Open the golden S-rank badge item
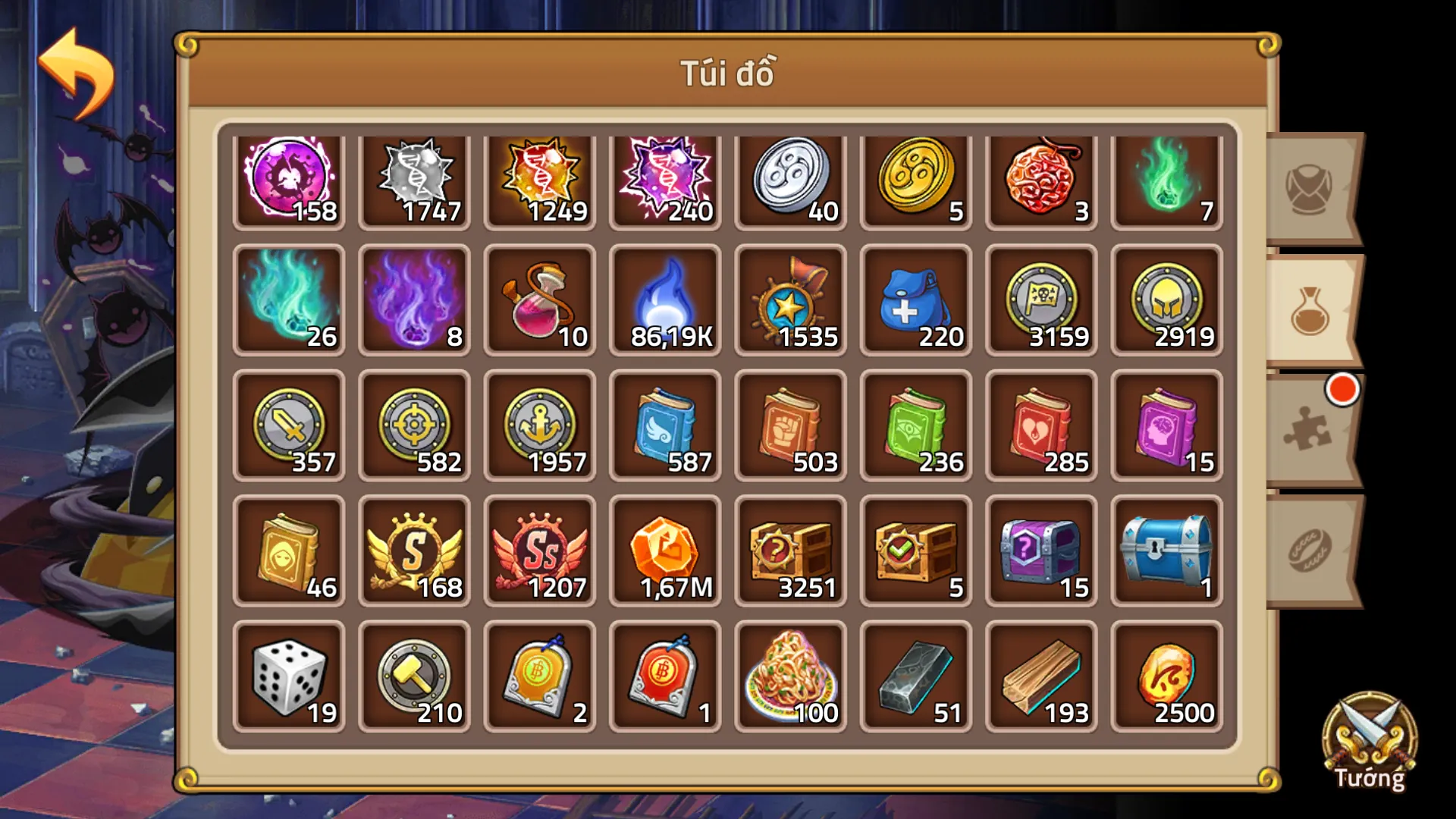Viewport: 1456px width, 819px height. (413, 550)
